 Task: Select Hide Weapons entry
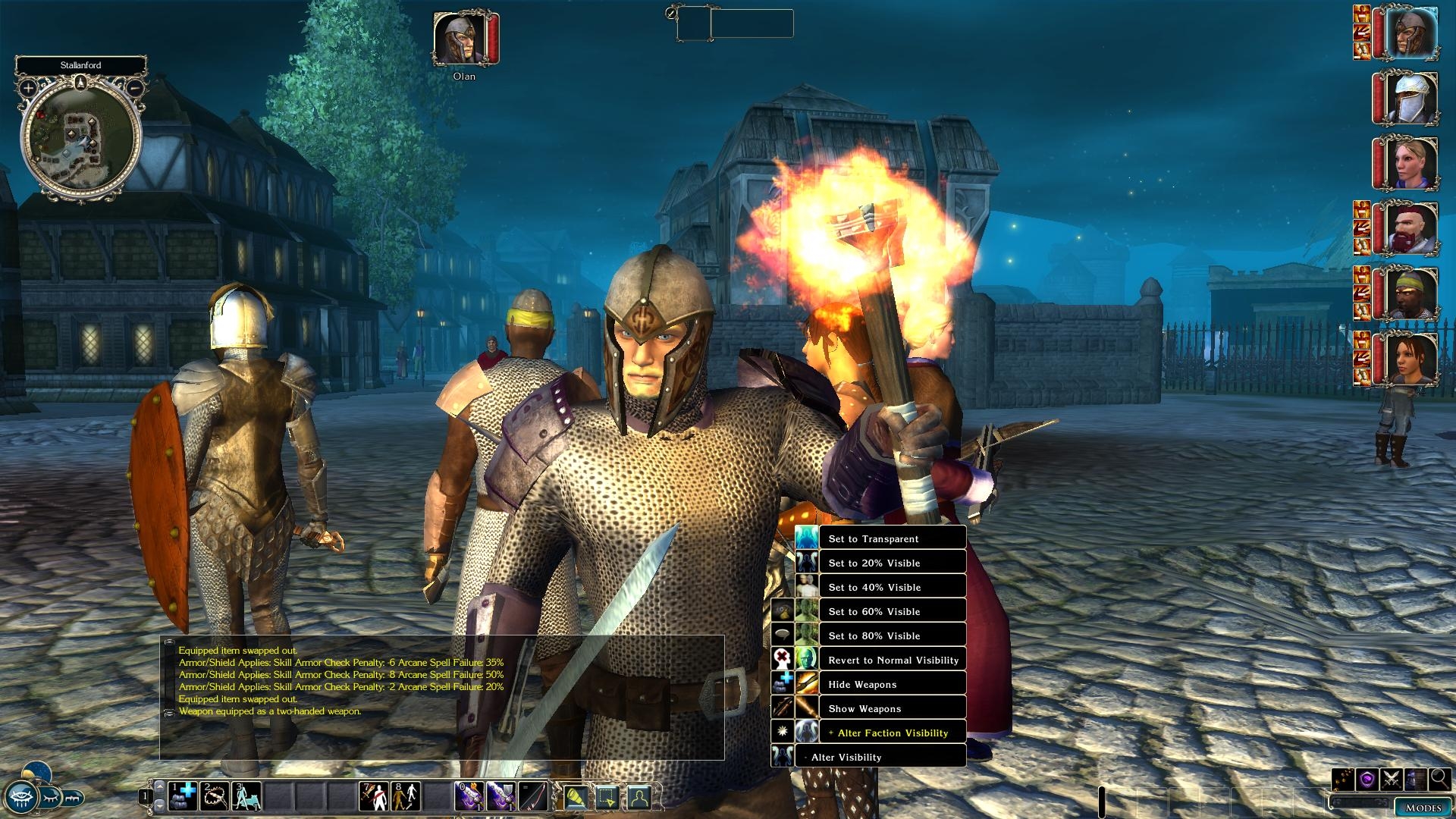click(892, 684)
